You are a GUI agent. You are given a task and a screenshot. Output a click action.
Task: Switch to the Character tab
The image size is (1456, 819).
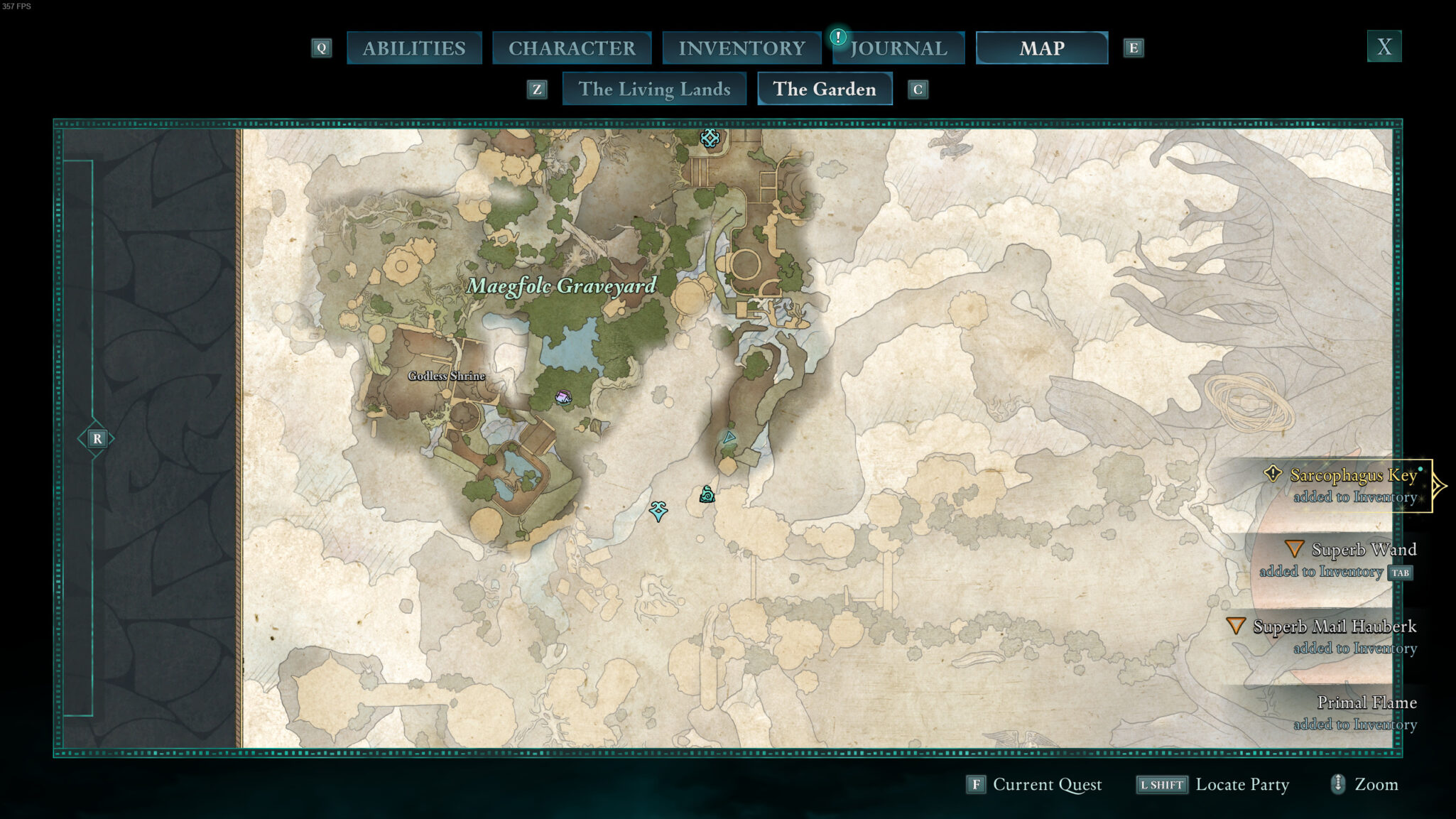click(572, 48)
